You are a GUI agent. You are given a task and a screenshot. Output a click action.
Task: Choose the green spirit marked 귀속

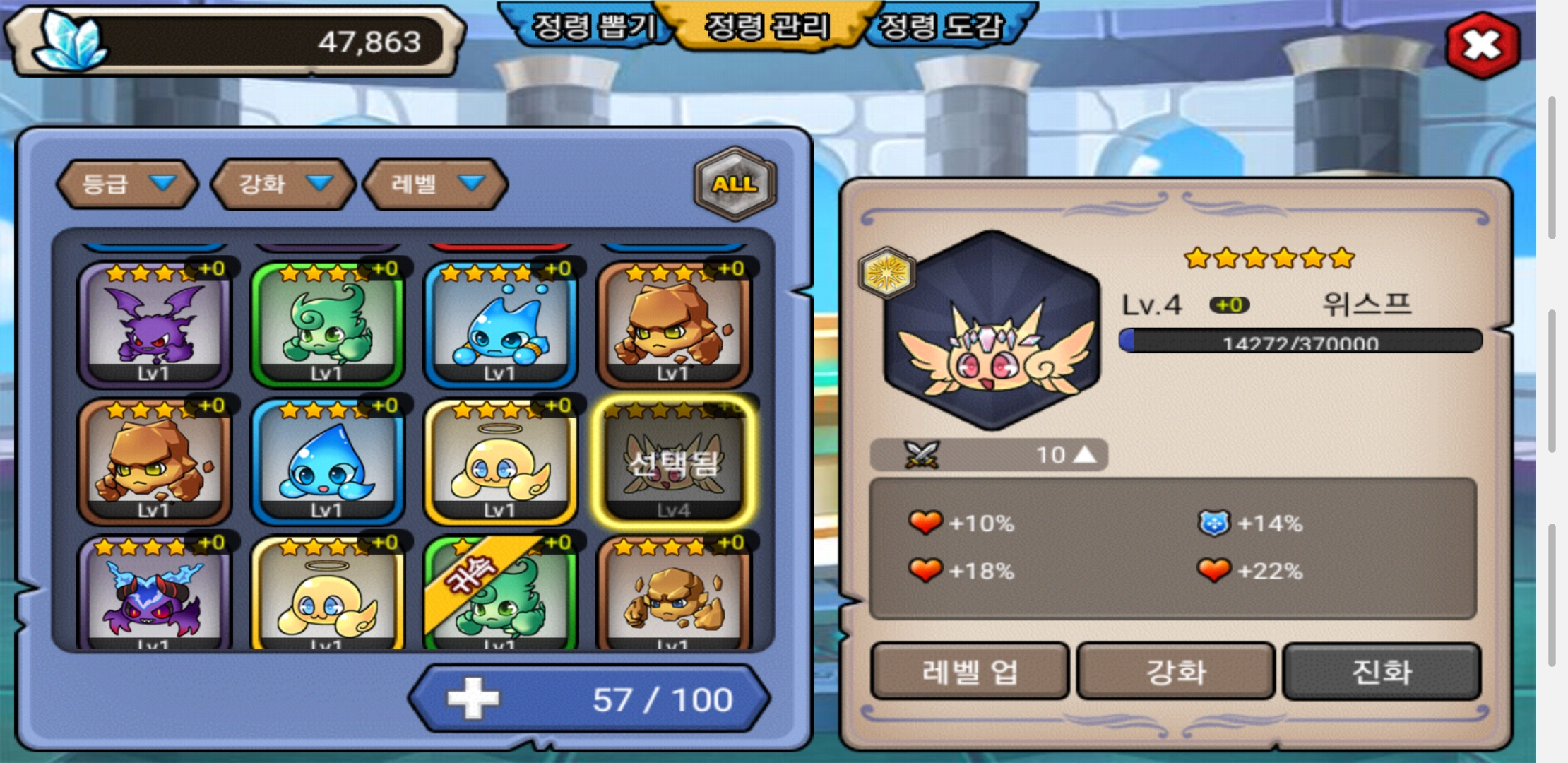(x=500, y=595)
